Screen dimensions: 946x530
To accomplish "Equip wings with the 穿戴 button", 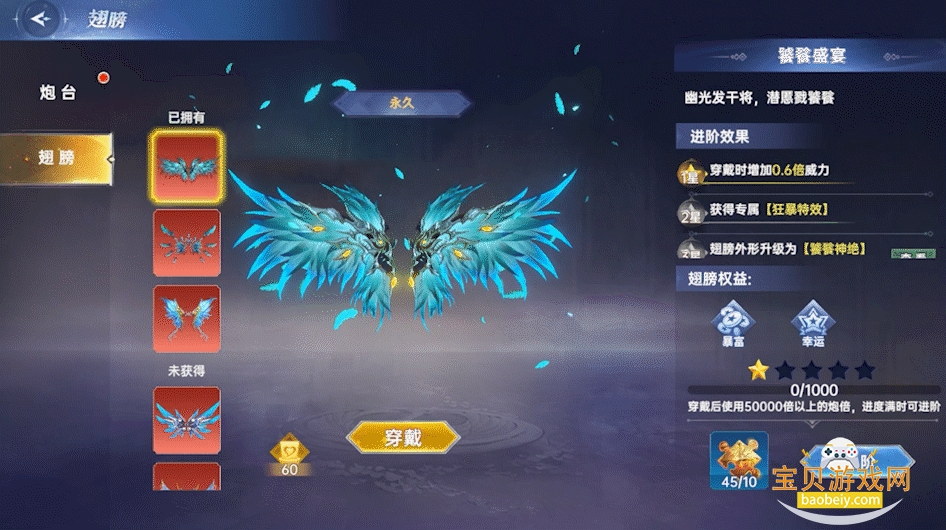I will click(402, 438).
